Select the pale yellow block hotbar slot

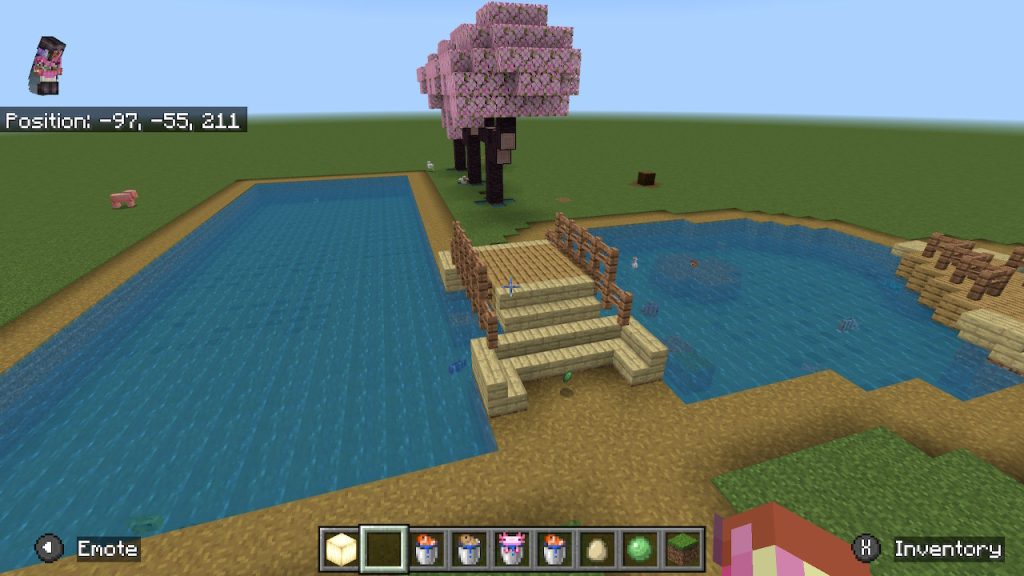tap(342, 549)
